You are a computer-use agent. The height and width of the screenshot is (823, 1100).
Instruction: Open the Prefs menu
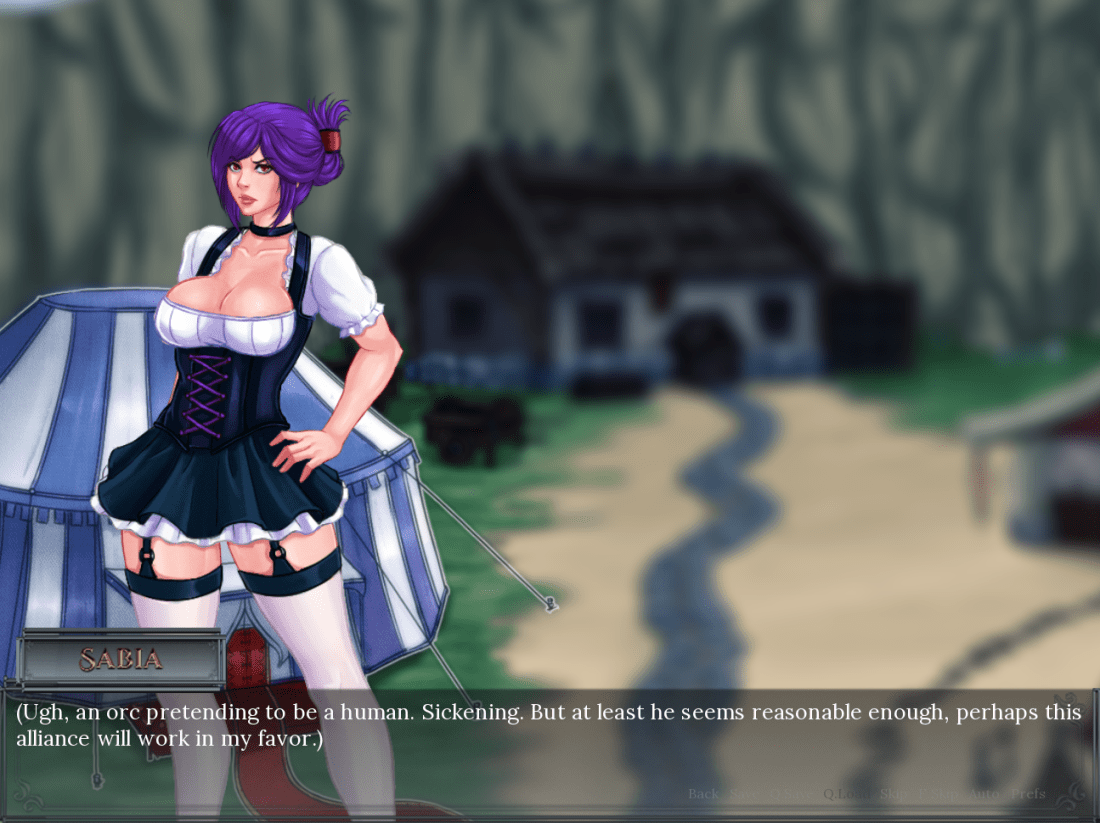tap(1028, 794)
